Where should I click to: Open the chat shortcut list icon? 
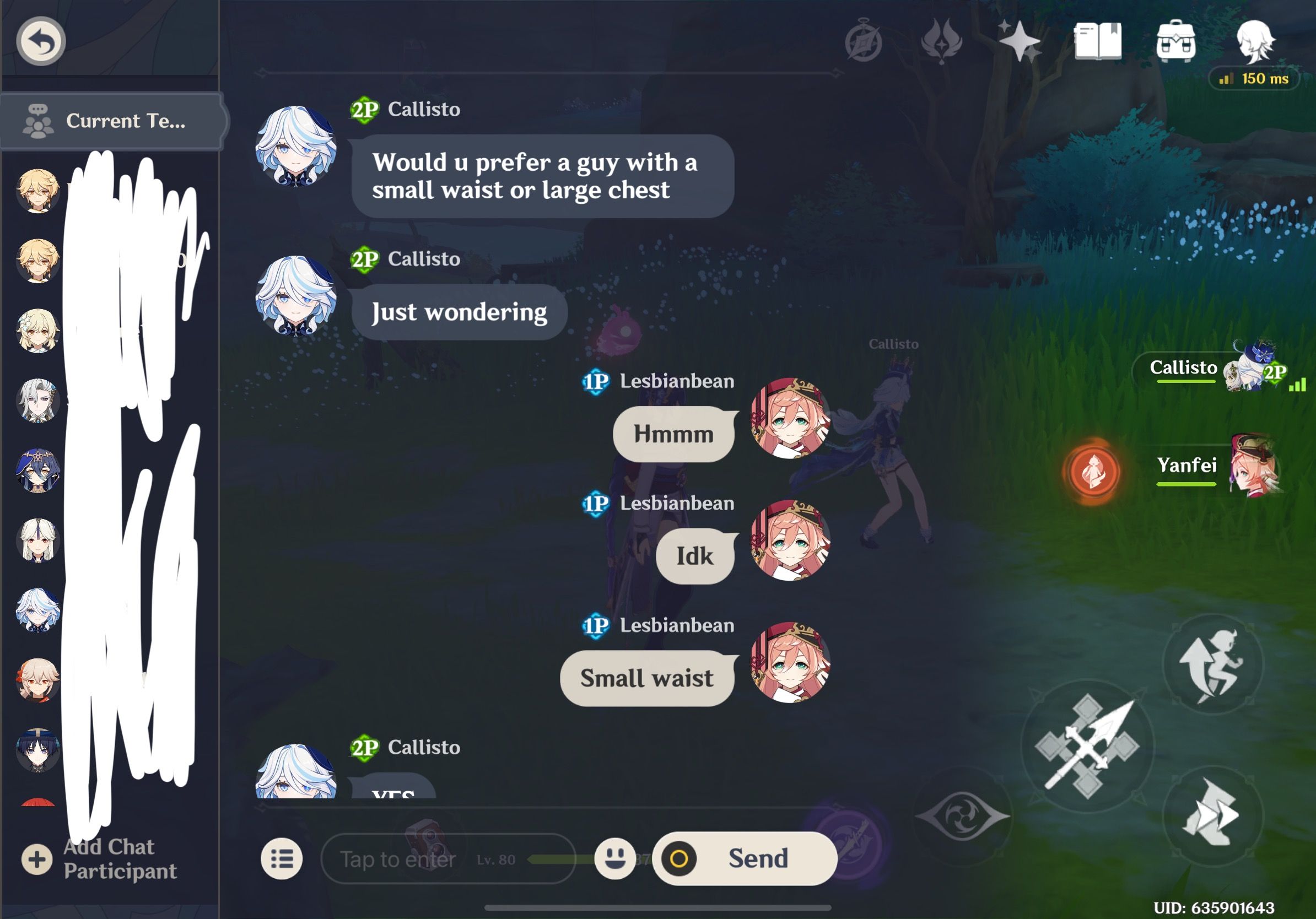click(282, 858)
